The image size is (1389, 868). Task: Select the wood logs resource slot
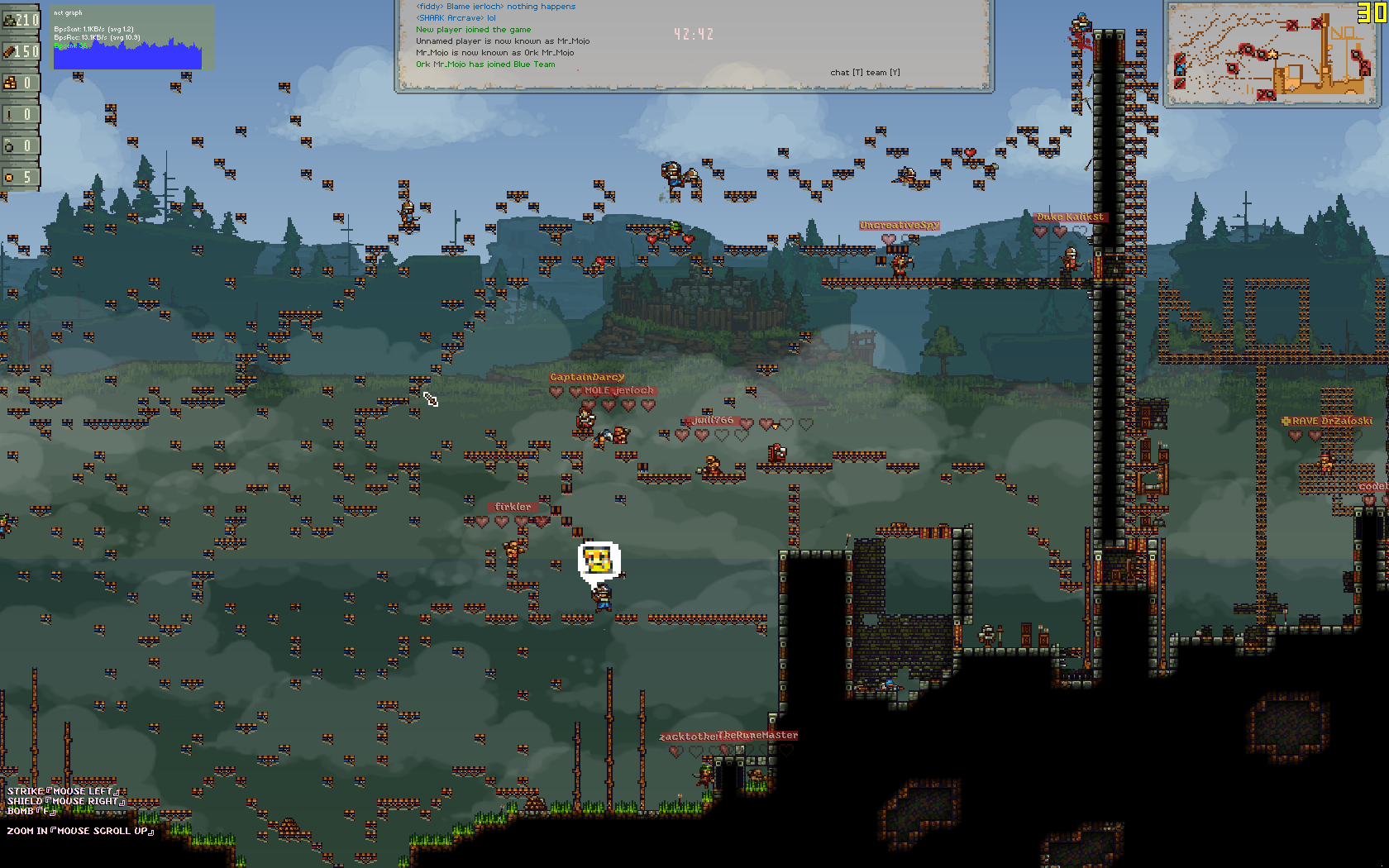click(x=20, y=51)
